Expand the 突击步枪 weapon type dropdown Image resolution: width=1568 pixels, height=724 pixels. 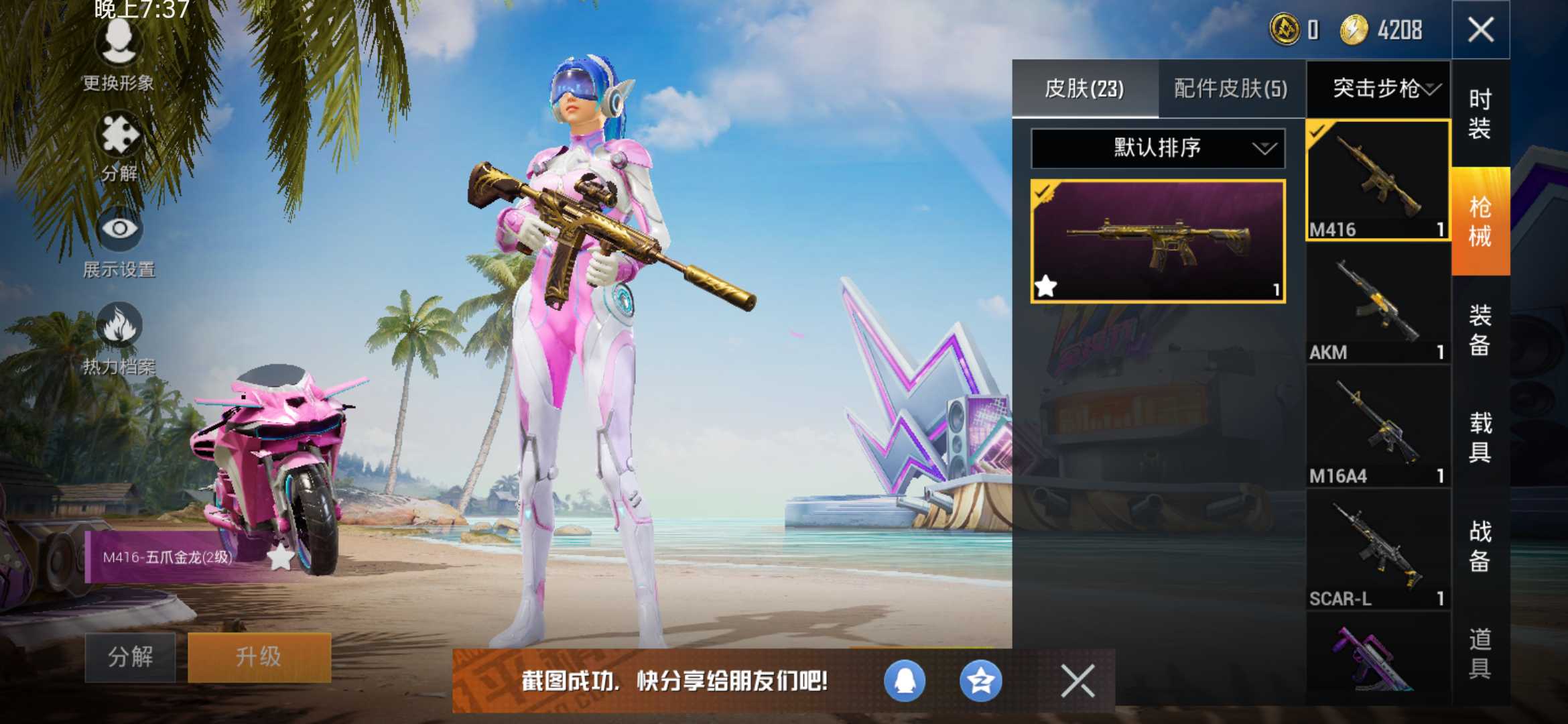(1378, 88)
